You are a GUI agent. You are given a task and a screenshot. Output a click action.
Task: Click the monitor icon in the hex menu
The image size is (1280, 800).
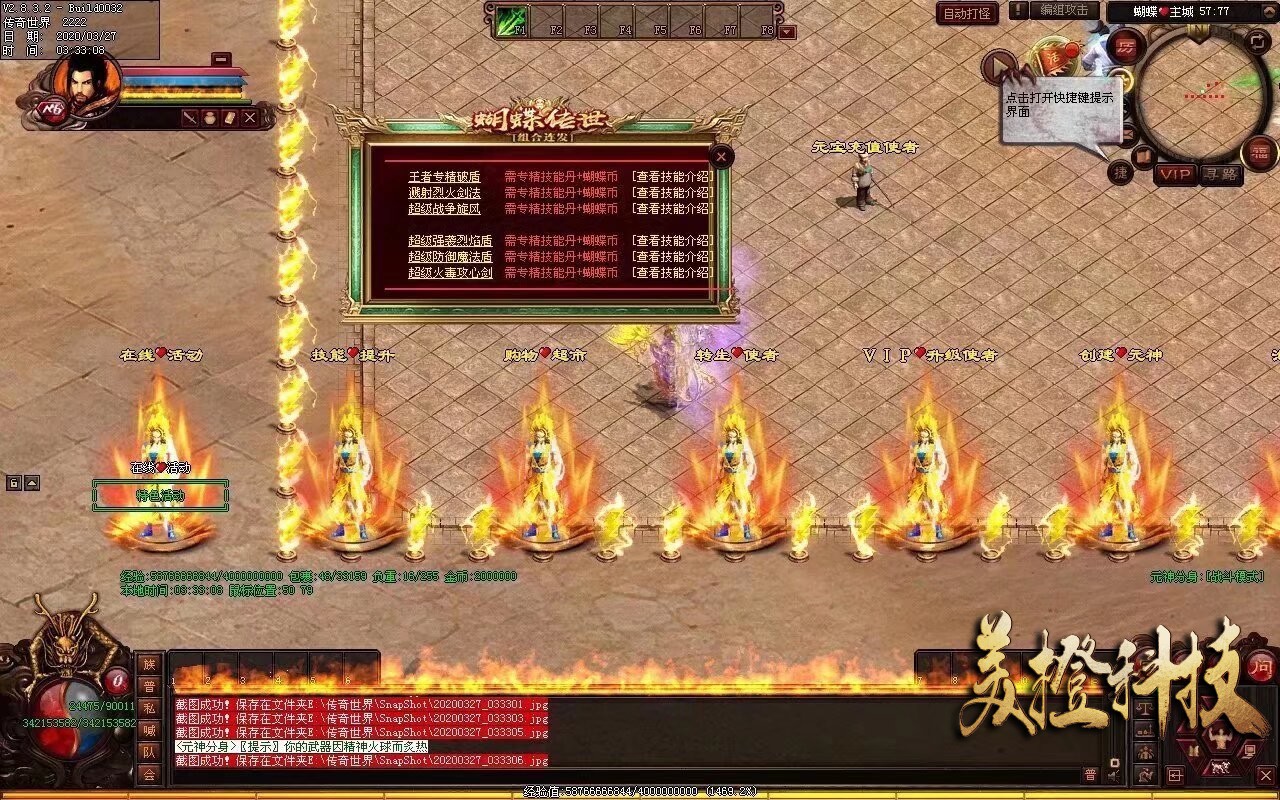pos(1250,750)
